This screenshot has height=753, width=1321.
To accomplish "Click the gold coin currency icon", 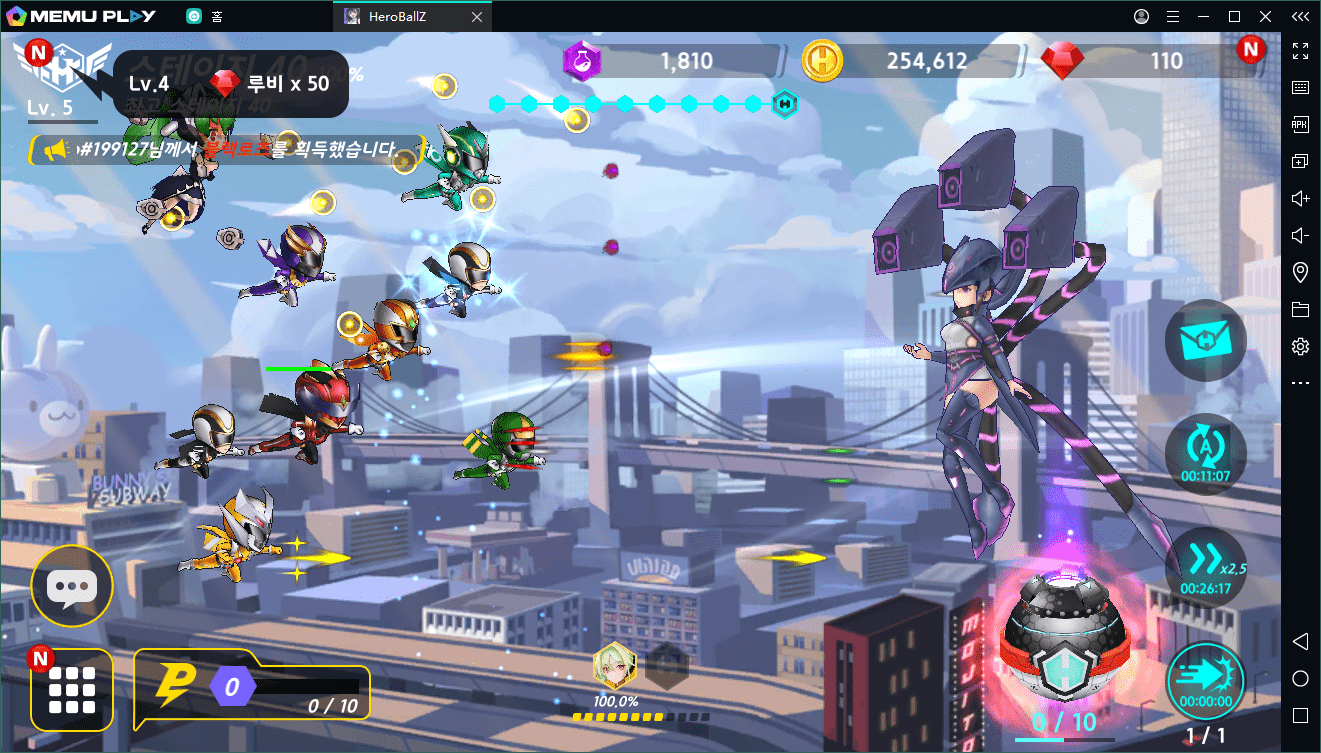I will (823, 62).
